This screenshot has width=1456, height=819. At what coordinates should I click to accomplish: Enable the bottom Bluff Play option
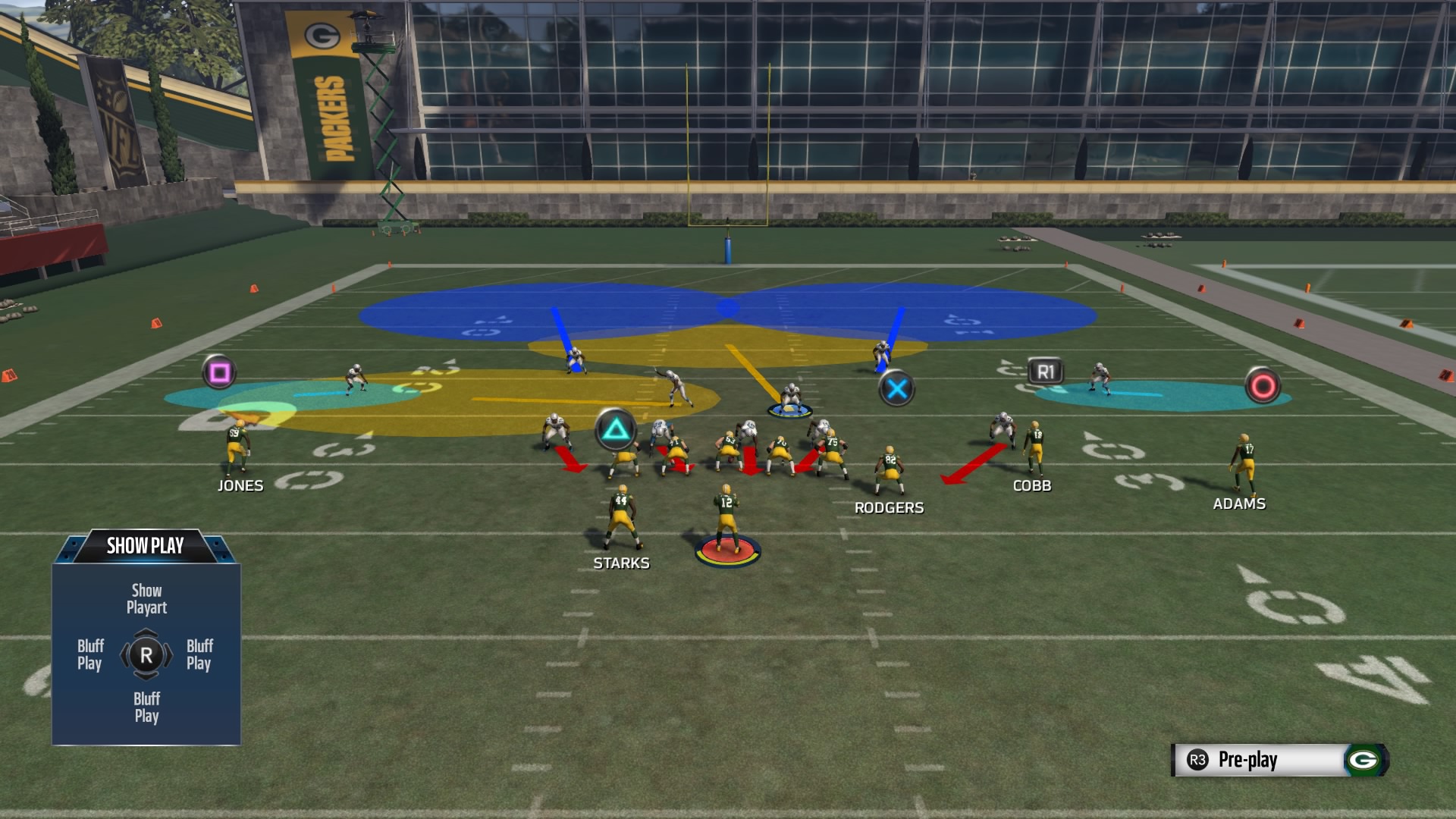click(146, 704)
